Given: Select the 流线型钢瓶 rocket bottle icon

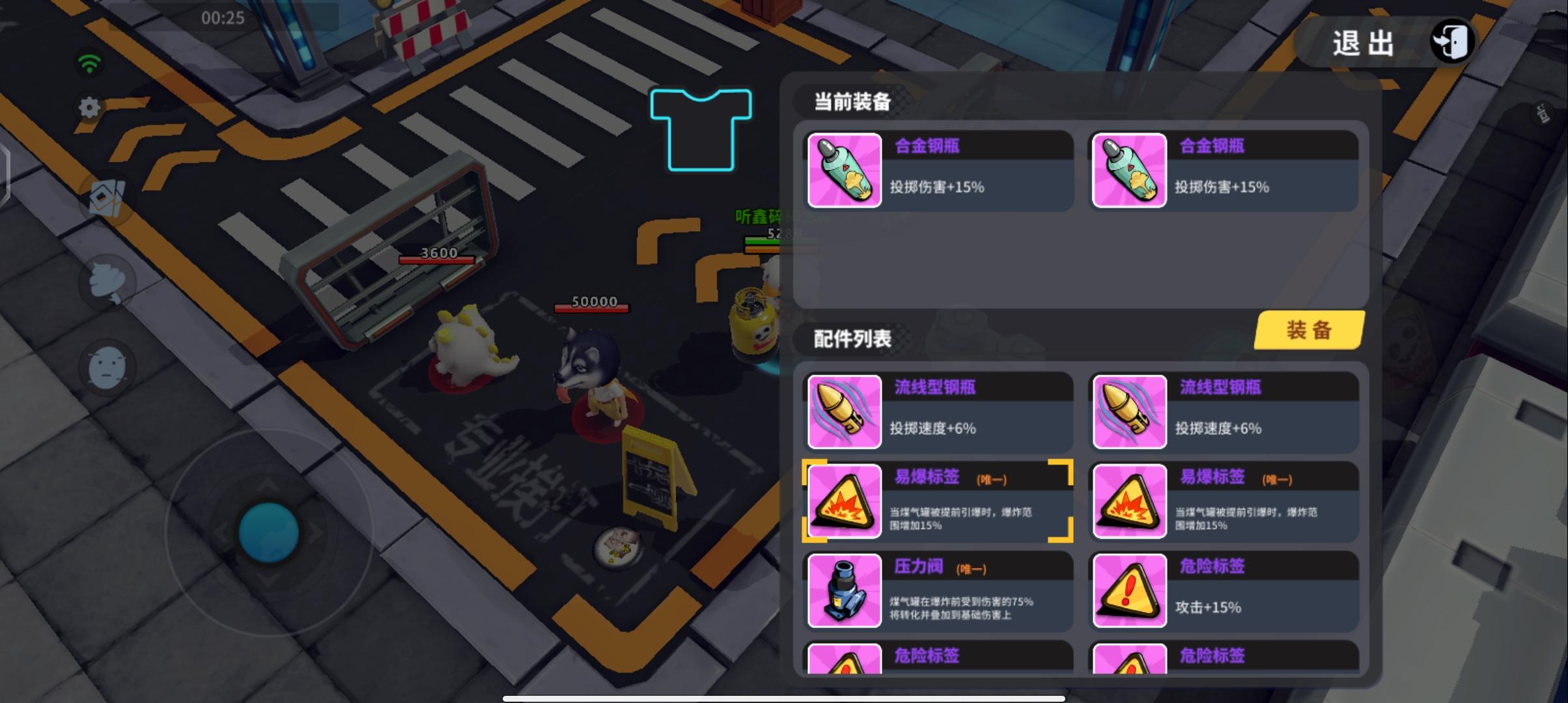Looking at the screenshot, I should point(843,411).
